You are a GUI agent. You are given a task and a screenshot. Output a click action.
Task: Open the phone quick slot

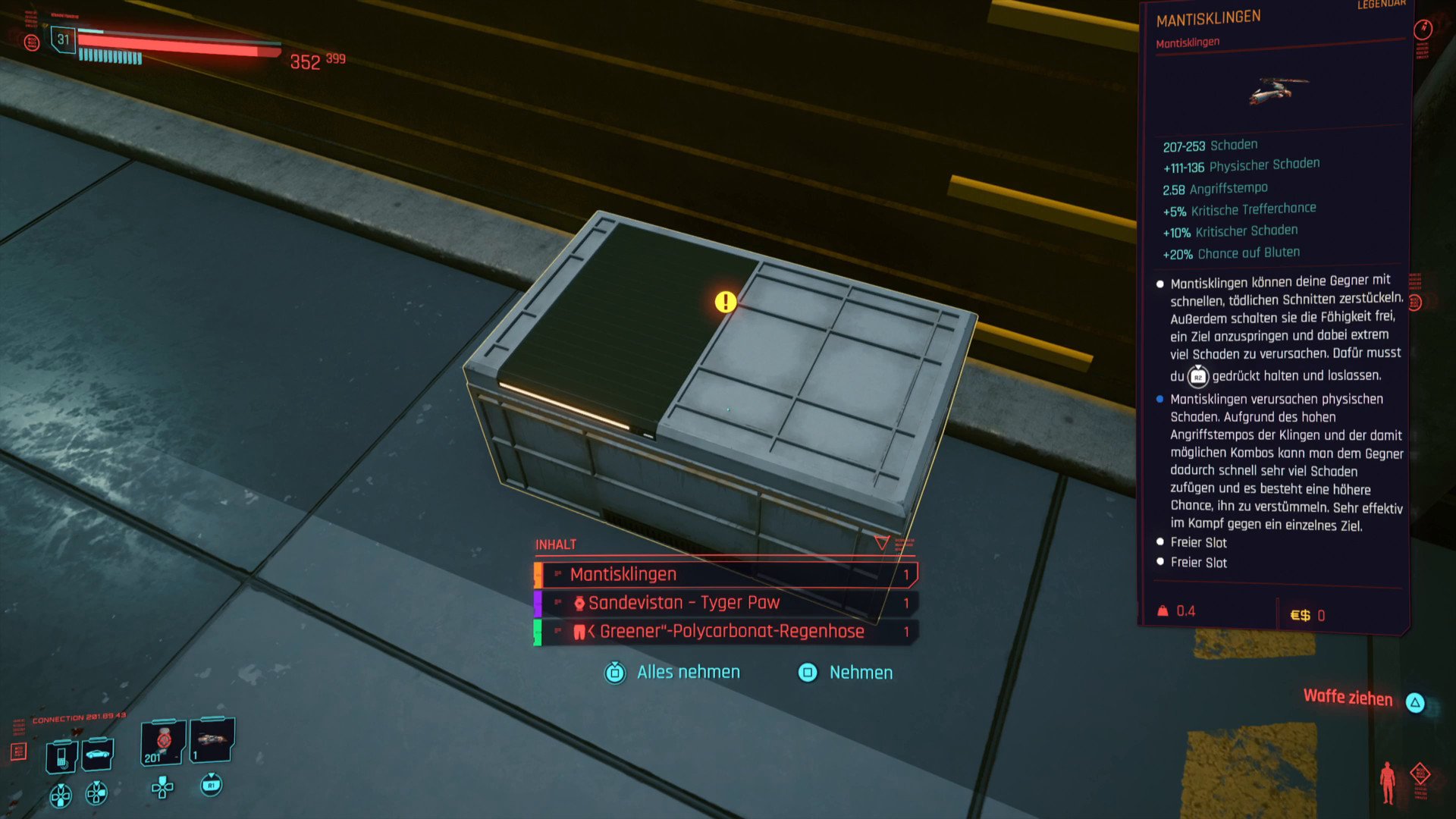(x=61, y=757)
